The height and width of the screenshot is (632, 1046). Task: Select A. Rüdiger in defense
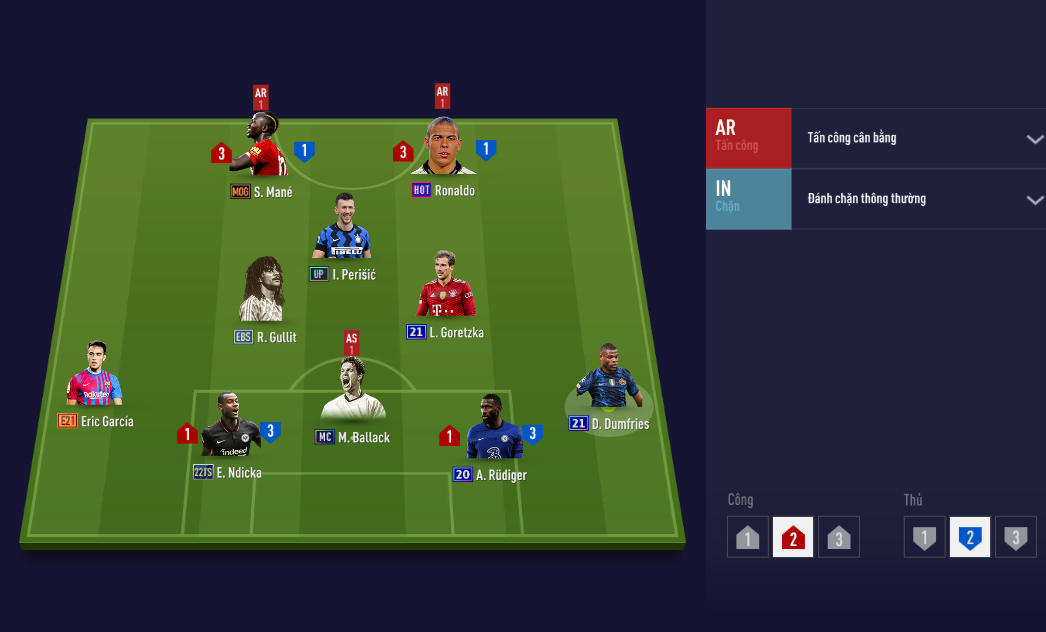click(493, 430)
